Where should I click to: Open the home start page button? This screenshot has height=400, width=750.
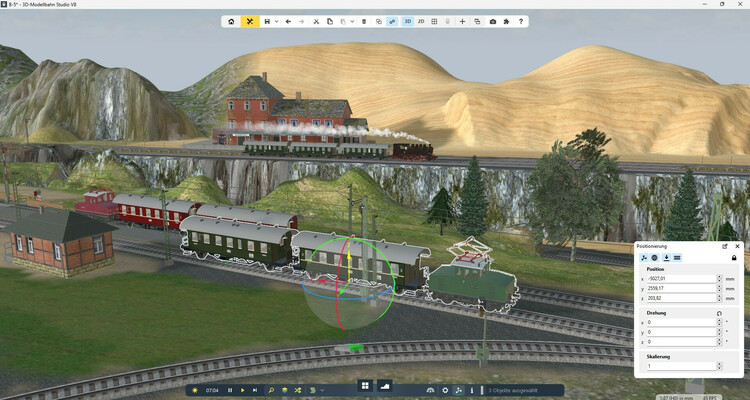coord(232,21)
